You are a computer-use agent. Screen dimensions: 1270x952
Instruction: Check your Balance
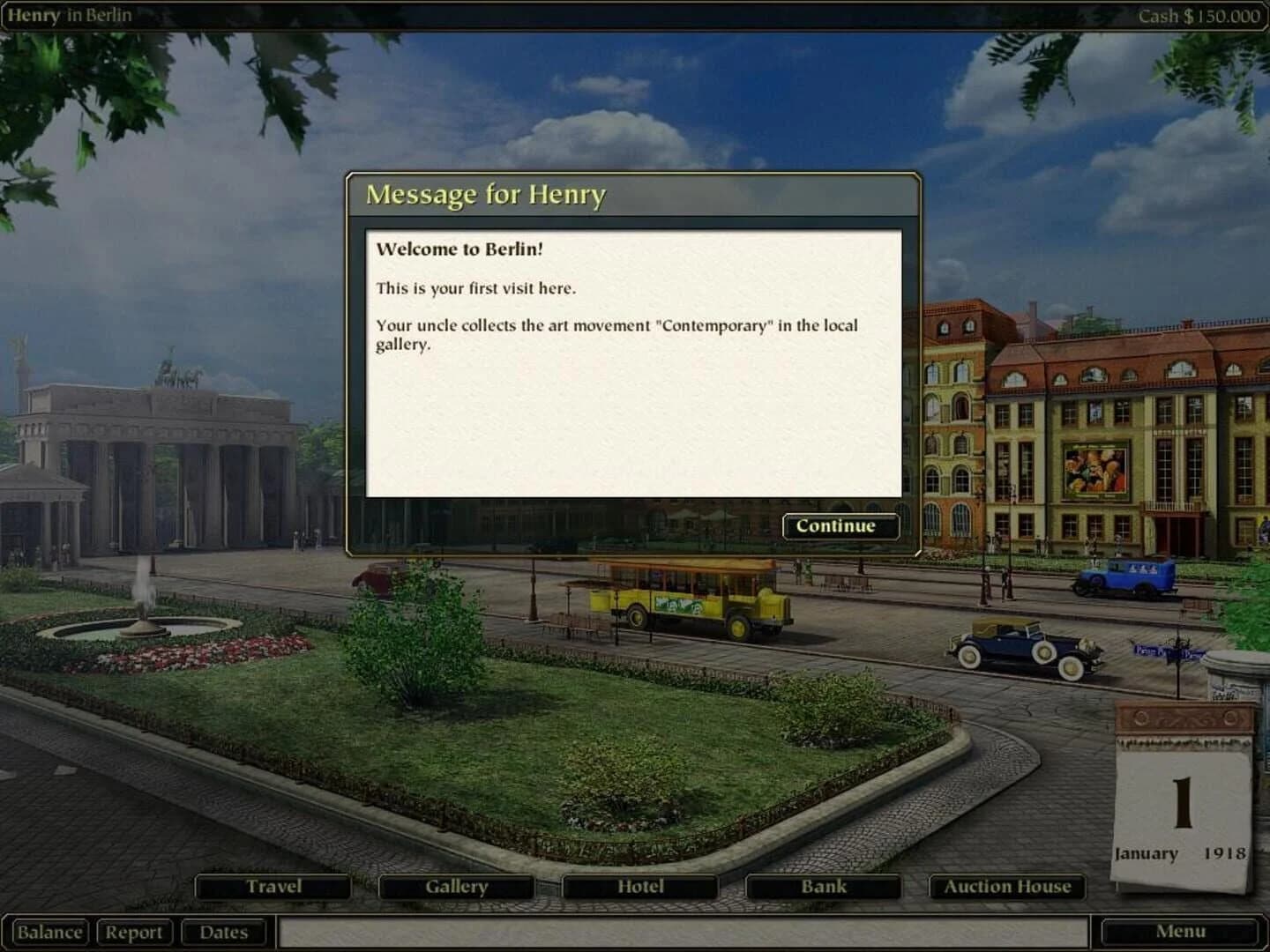(x=49, y=932)
